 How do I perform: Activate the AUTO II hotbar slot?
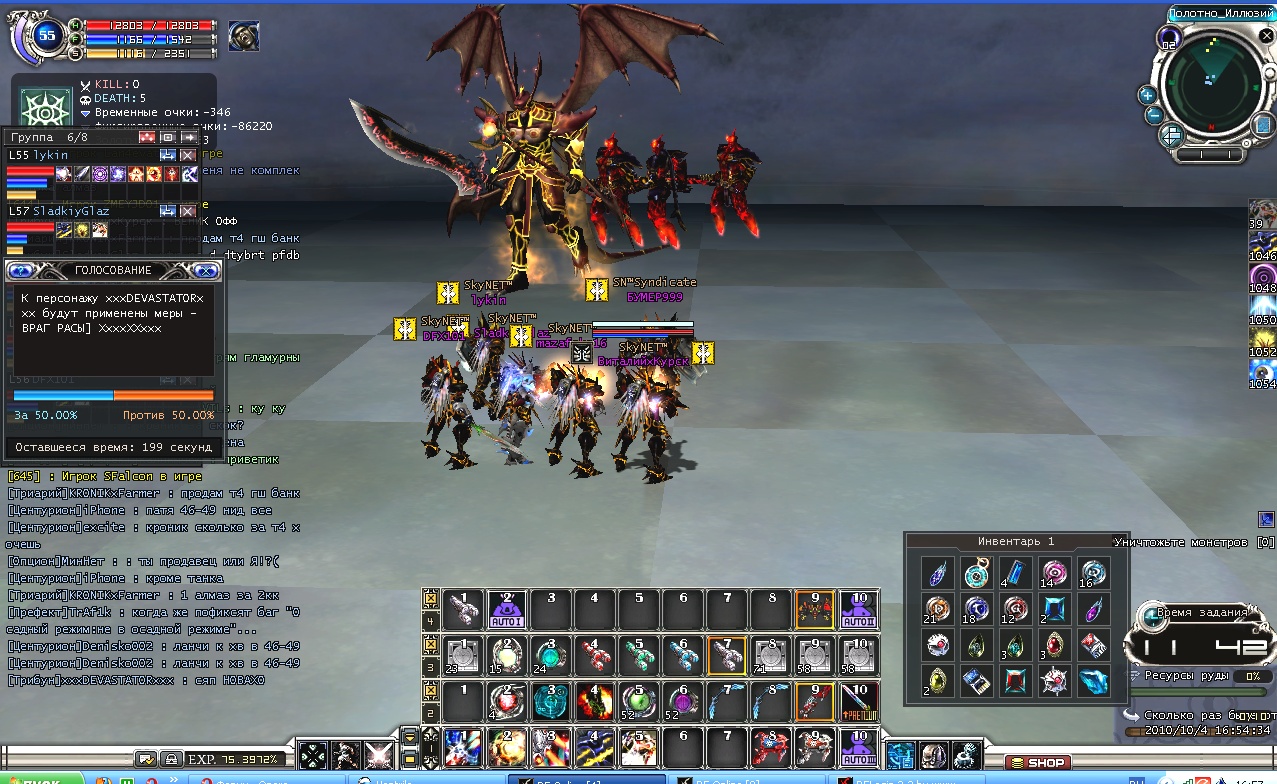pyautogui.click(x=859, y=609)
